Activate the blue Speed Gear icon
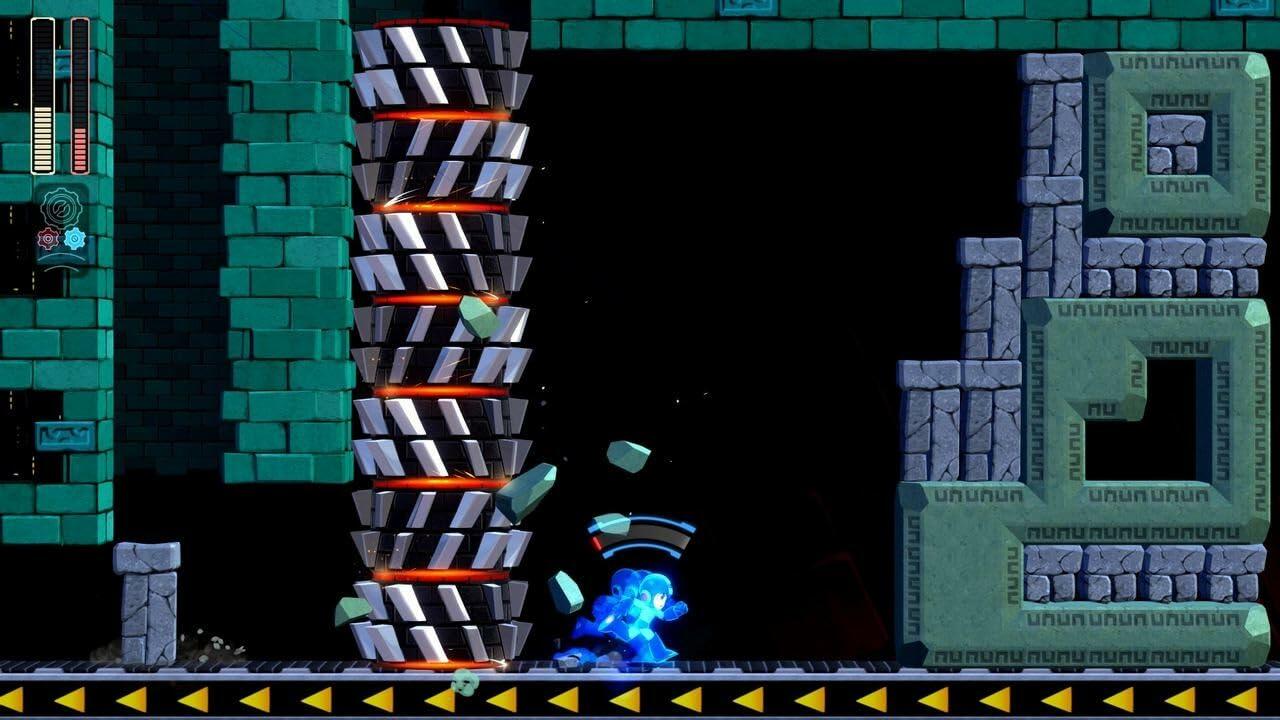1280x720 pixels. [75, 238]
